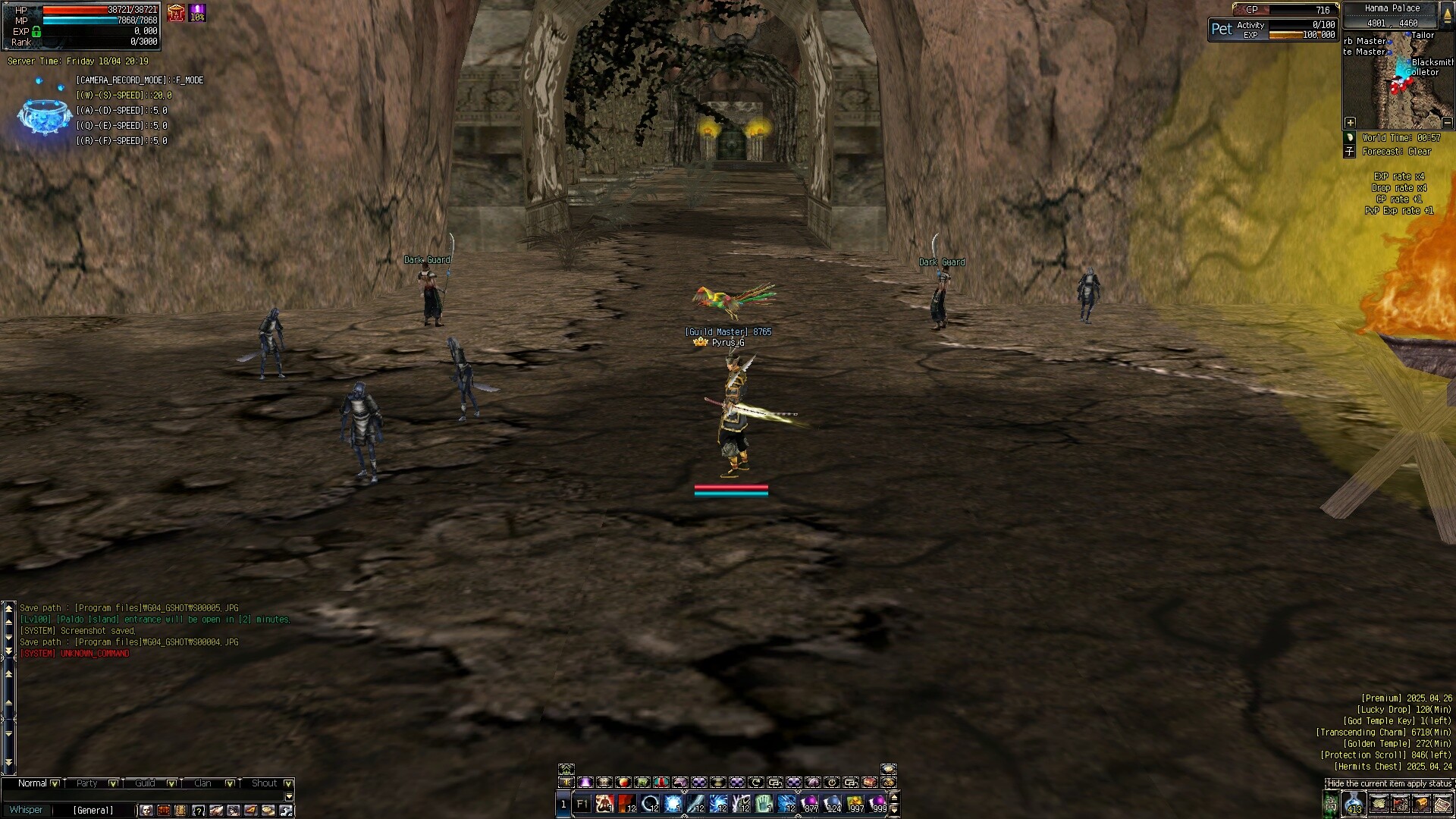Open the chat history dropdown arrow

290,797
